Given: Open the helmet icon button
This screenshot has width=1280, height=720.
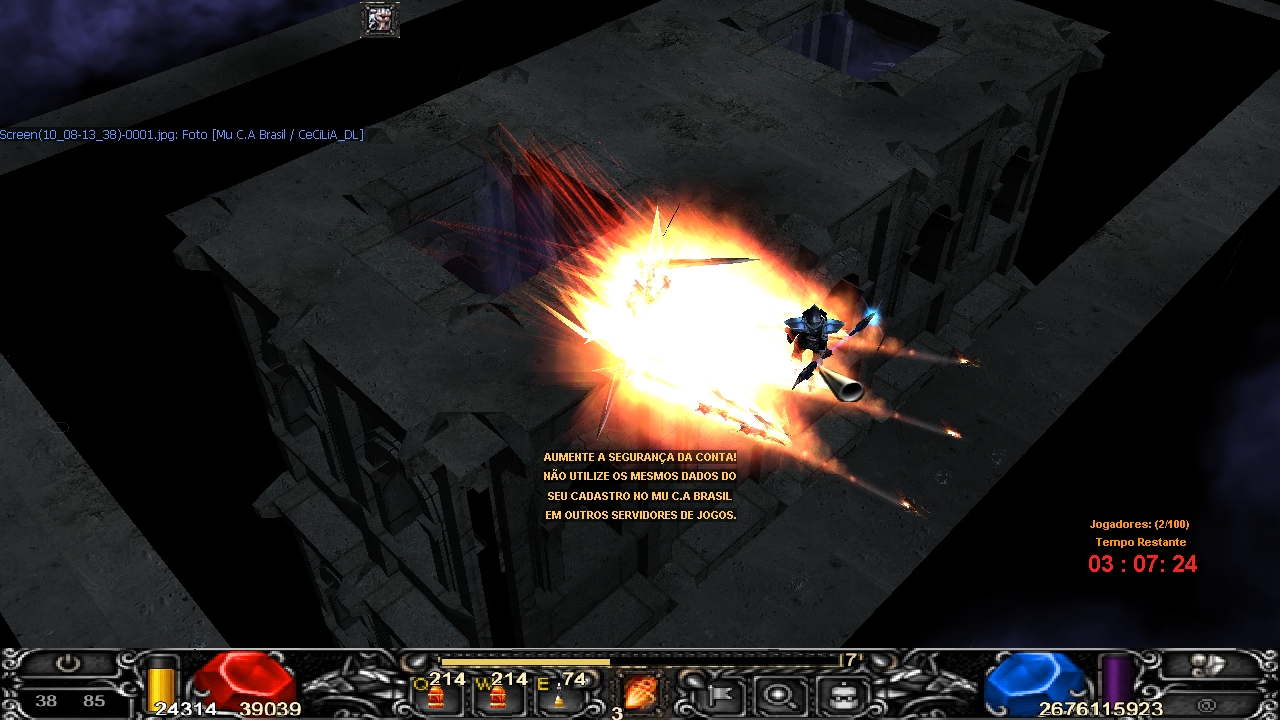Looking at the screenshot, I should pos(841,692).
